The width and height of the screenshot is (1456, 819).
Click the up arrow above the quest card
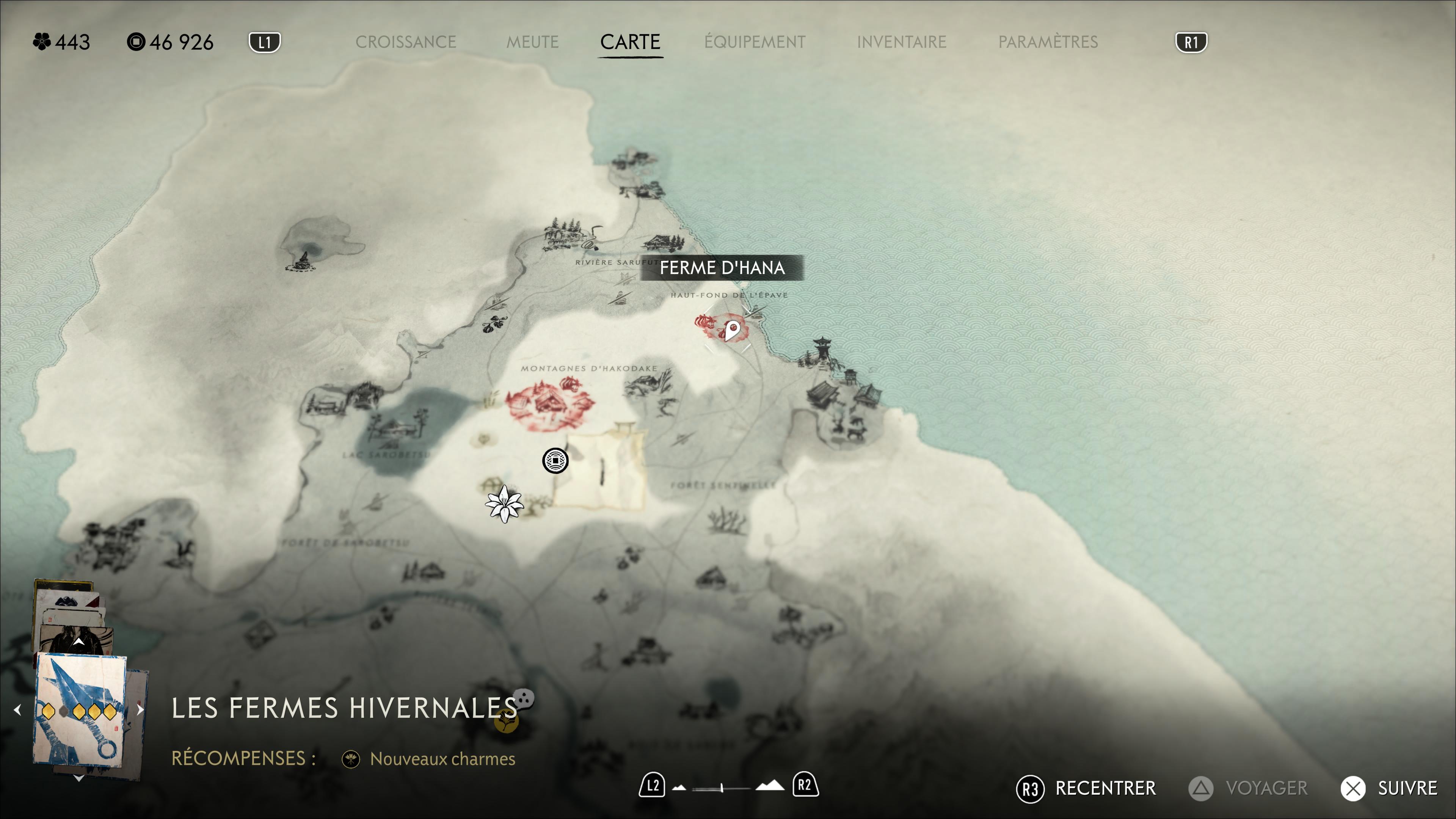point(78,642)
